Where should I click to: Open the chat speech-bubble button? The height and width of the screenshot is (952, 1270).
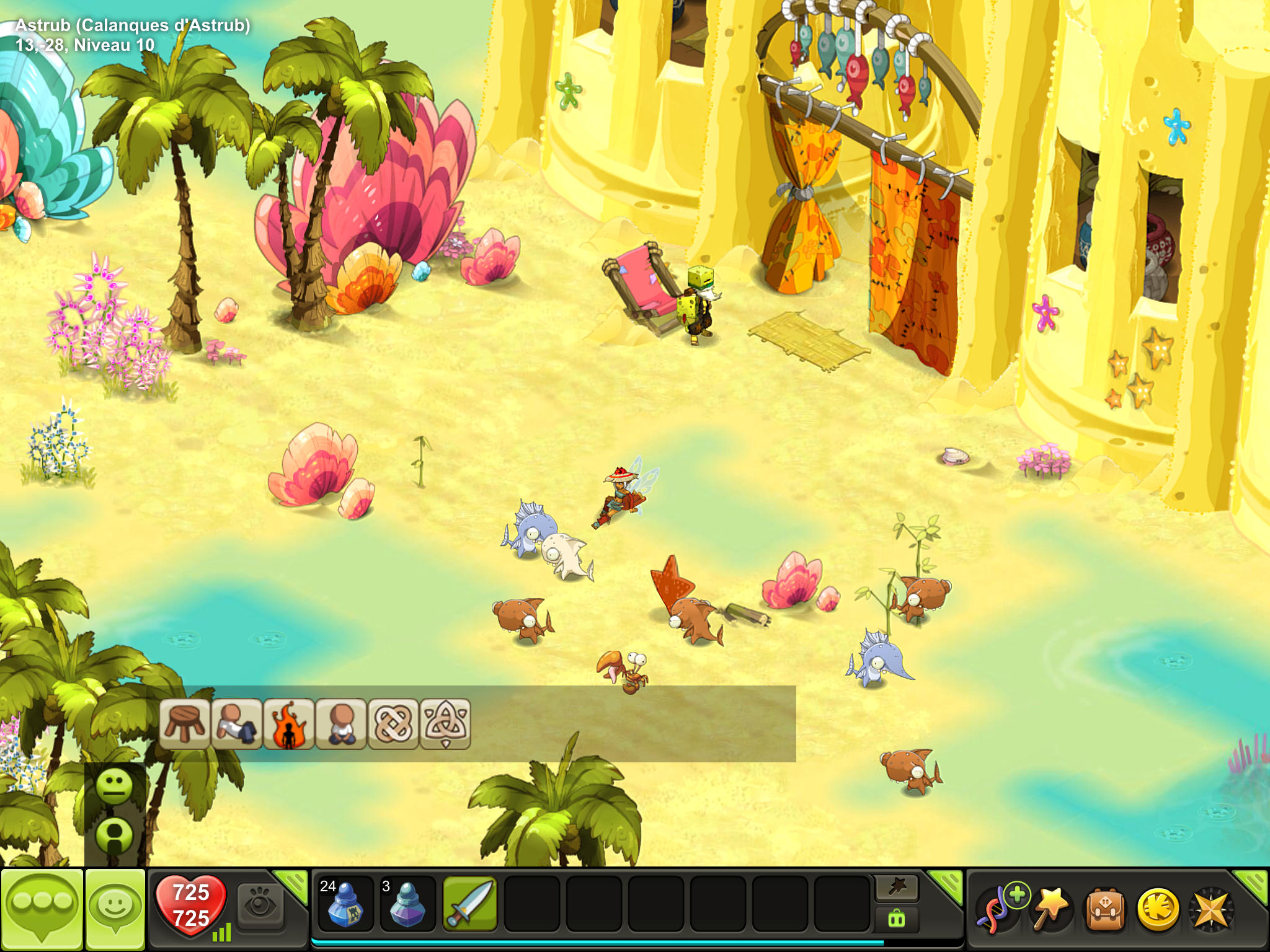point(42,907)
